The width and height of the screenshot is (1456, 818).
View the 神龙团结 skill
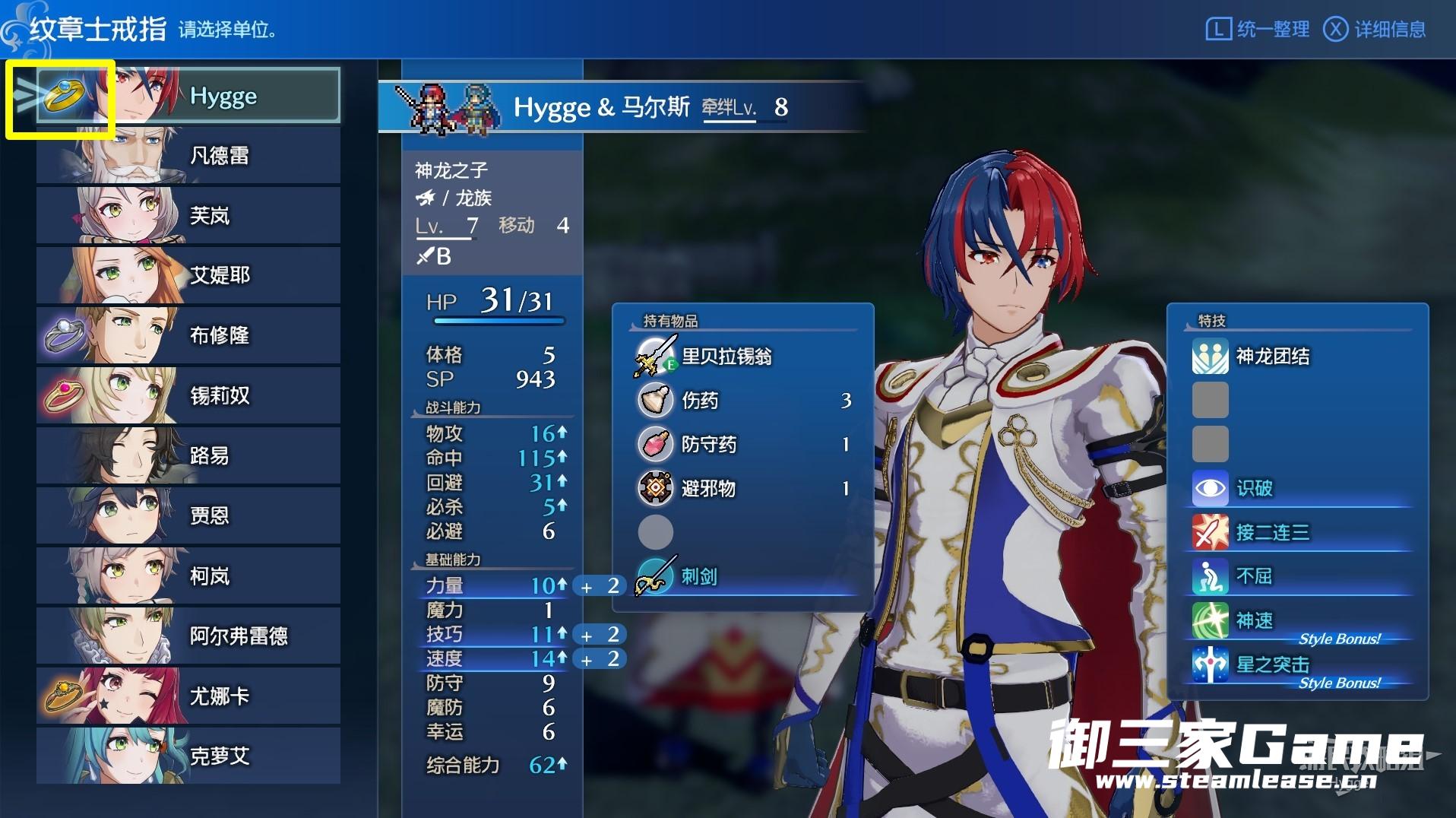coord(1273,357)
